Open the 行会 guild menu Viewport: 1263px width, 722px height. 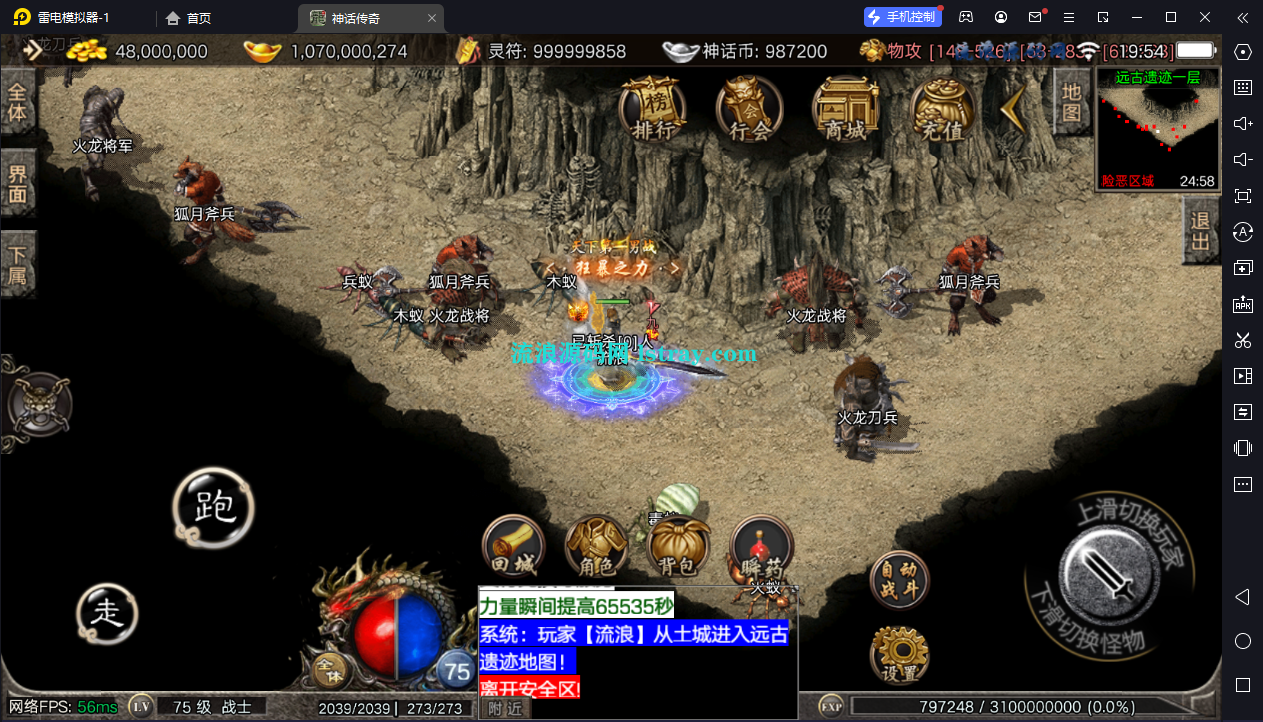click(750, 108)
